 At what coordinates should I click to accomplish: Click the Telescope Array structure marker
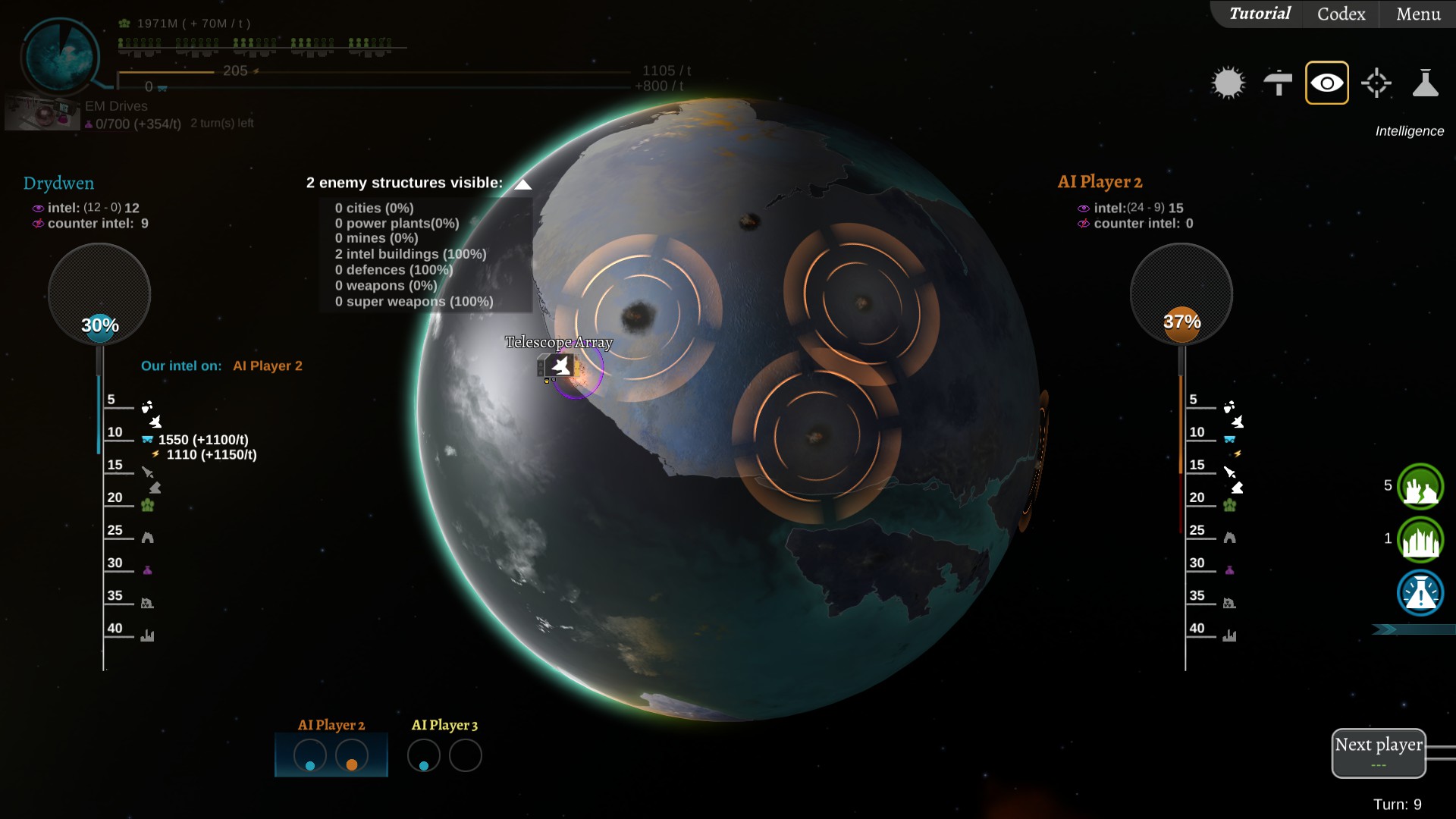pyautogui.click(x=560, y=367)
